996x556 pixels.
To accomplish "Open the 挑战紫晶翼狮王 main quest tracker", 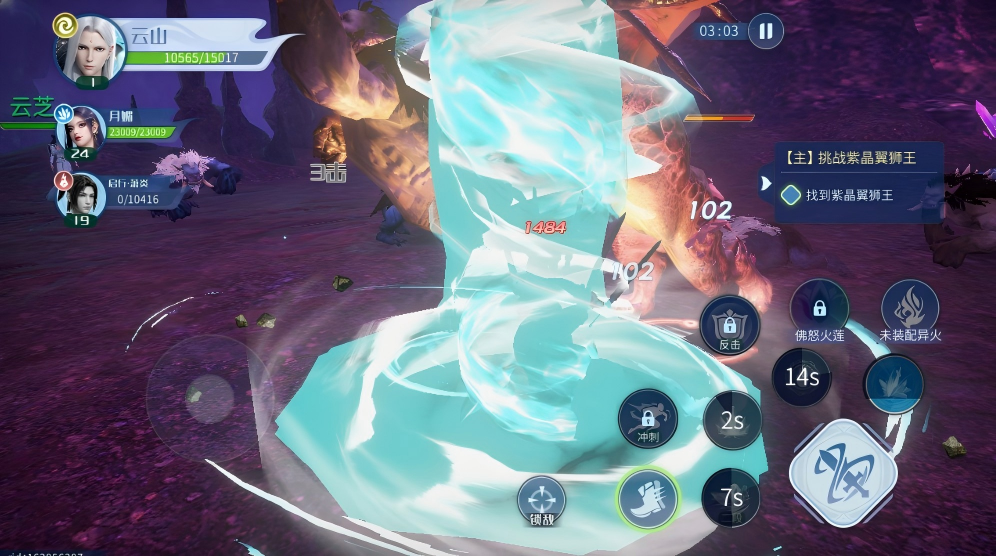I will (860, 157).
